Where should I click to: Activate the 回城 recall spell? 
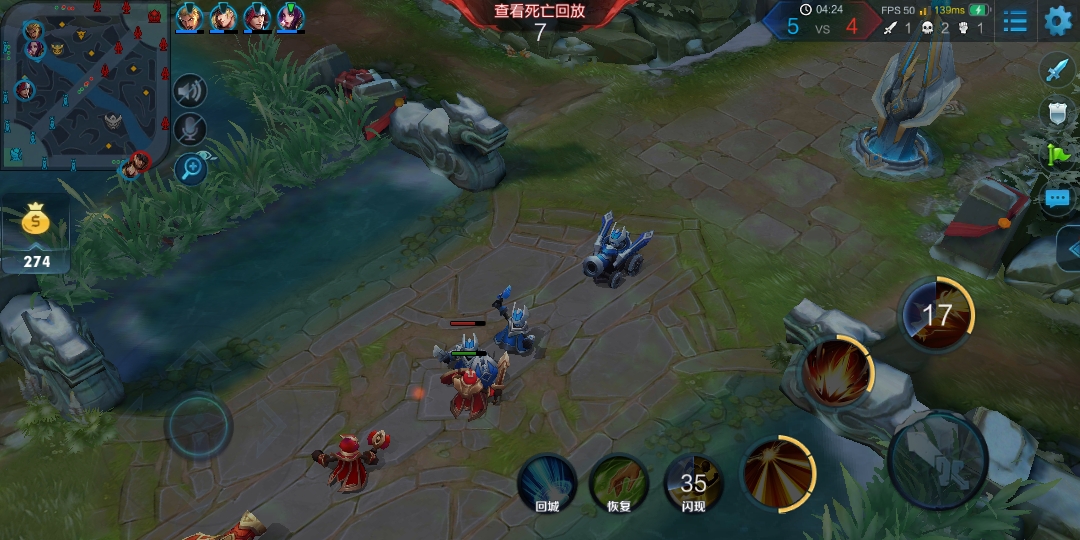coord(547,483)
